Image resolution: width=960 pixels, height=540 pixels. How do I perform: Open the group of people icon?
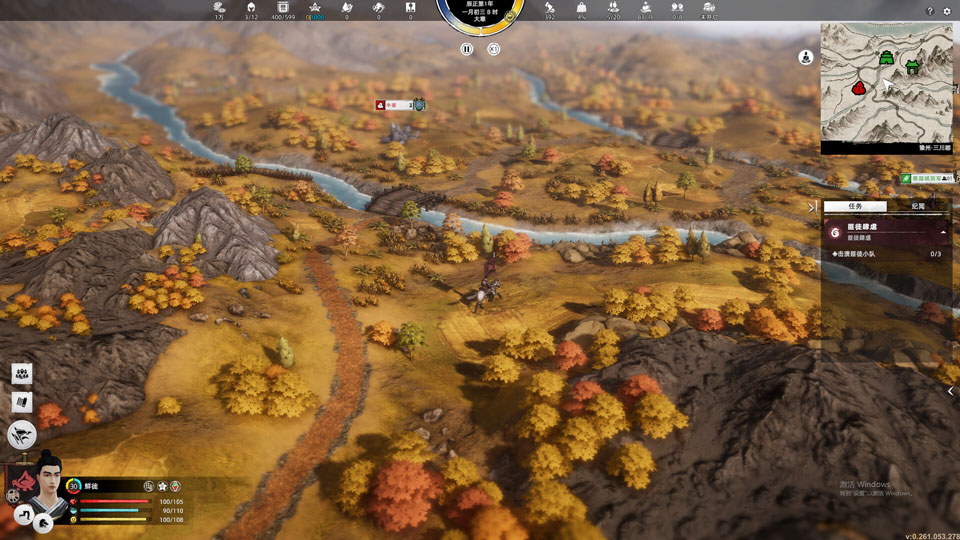(x=21, y=373)
